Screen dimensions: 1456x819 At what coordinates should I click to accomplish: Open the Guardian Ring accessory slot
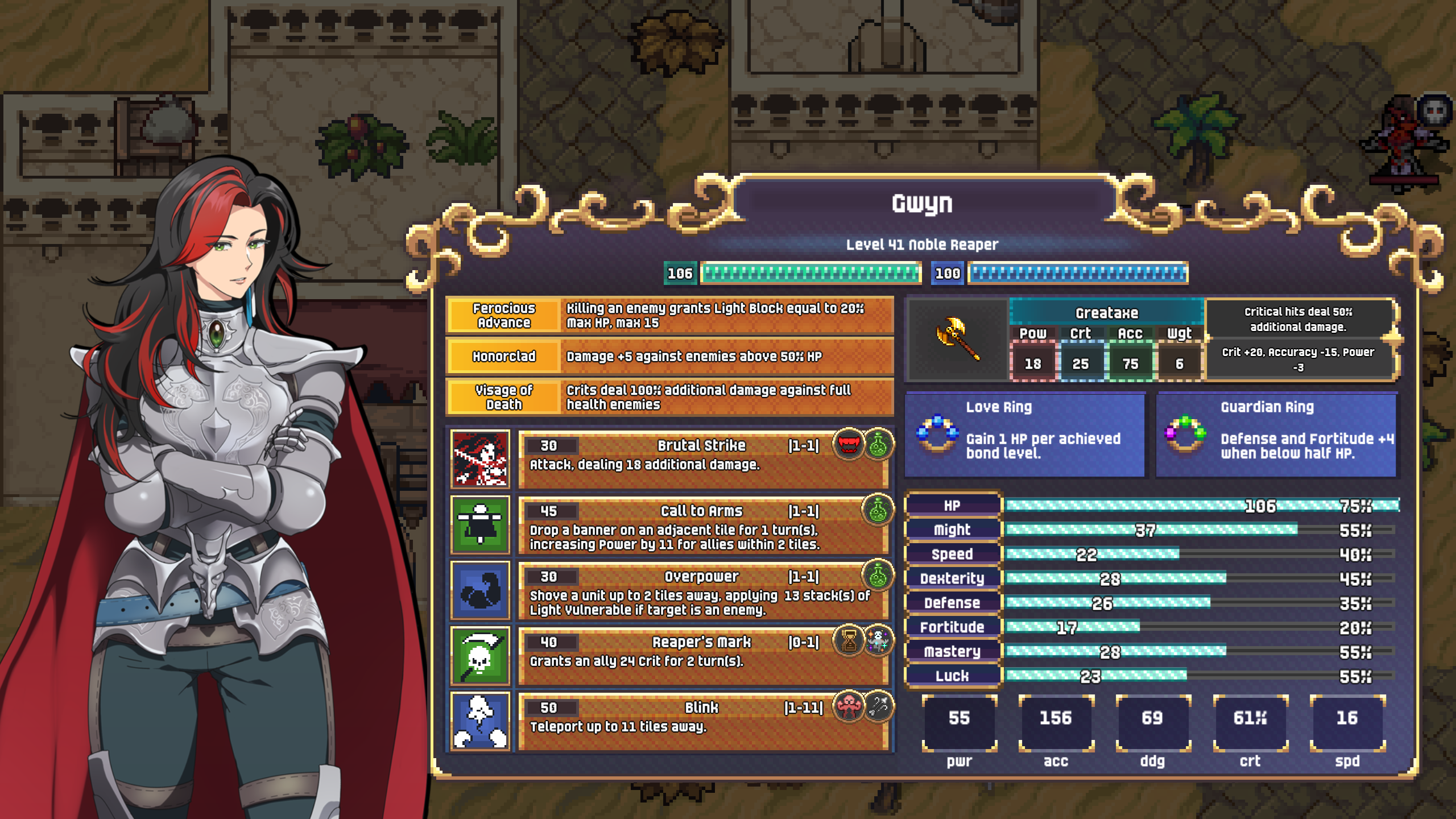1276,435
